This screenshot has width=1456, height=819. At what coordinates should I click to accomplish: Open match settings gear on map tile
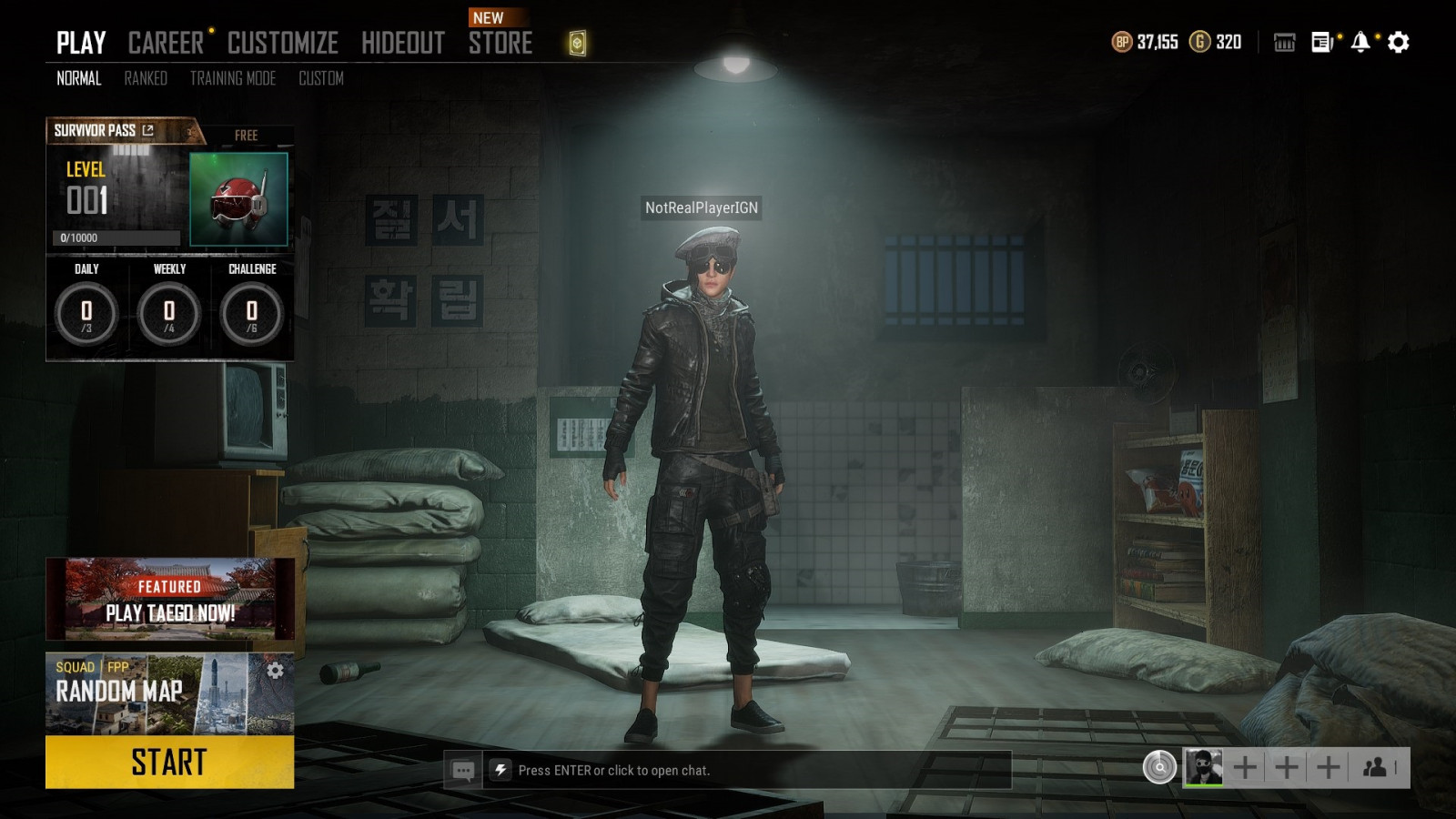click(276, 671)
